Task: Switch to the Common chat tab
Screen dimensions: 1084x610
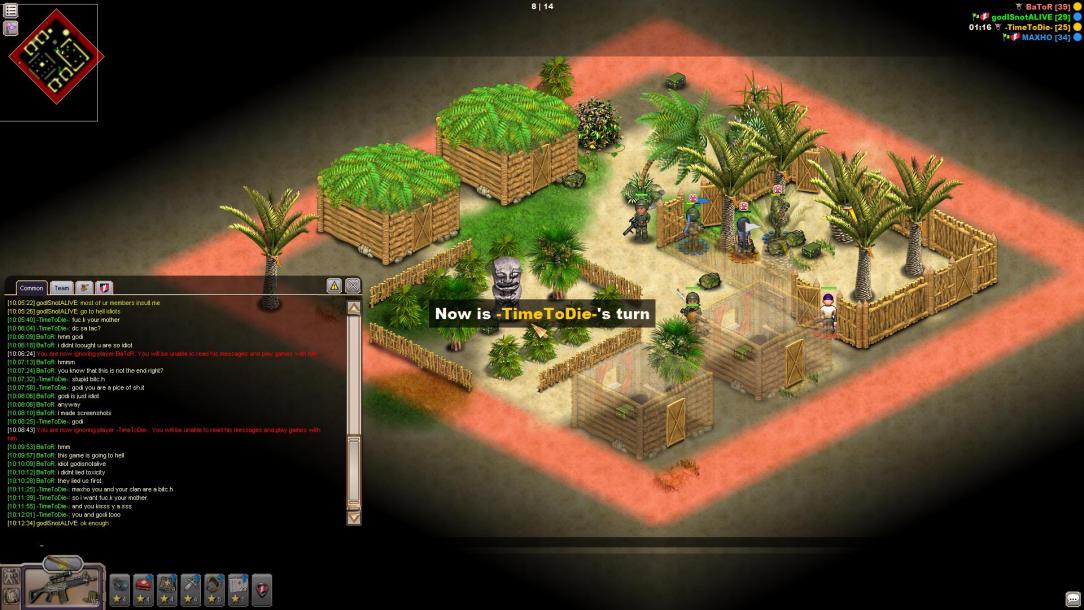Action: pyautogui.click(x=31, y=288)
